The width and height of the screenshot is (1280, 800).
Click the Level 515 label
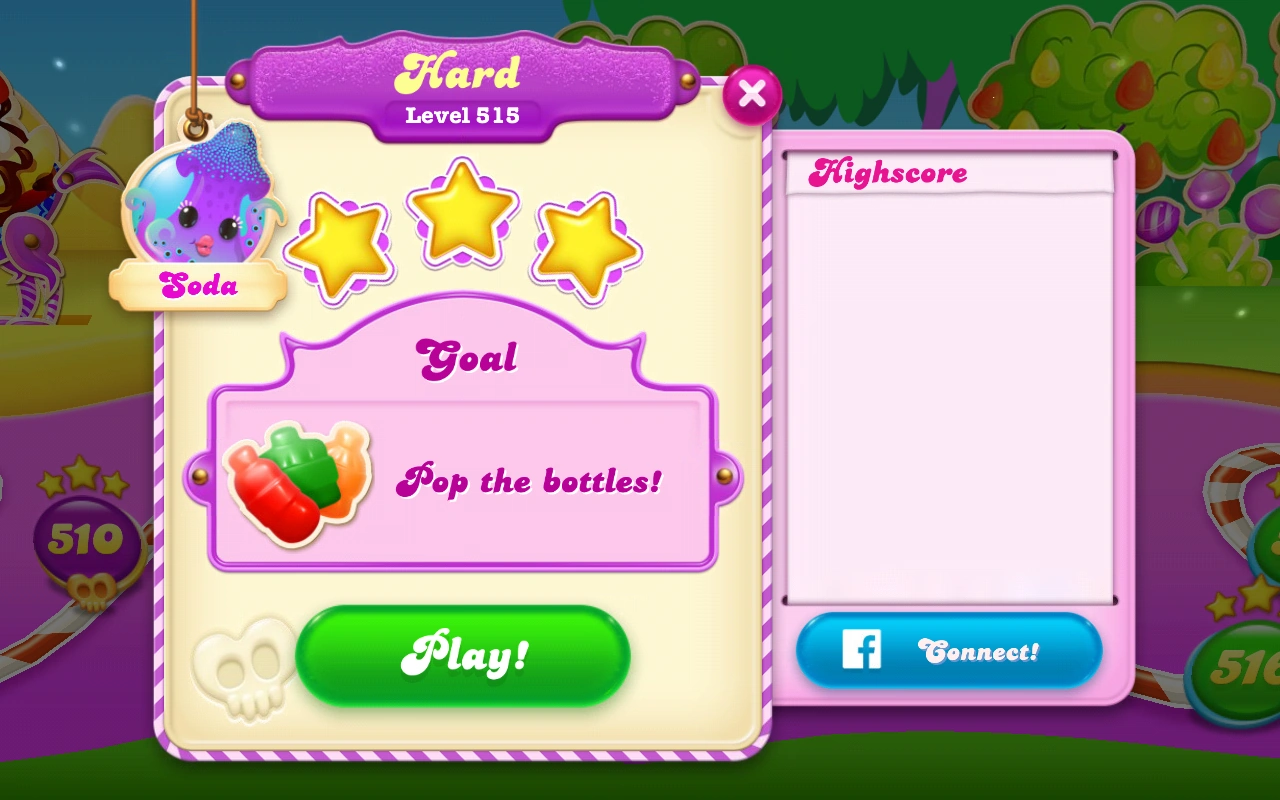(461, 114)
